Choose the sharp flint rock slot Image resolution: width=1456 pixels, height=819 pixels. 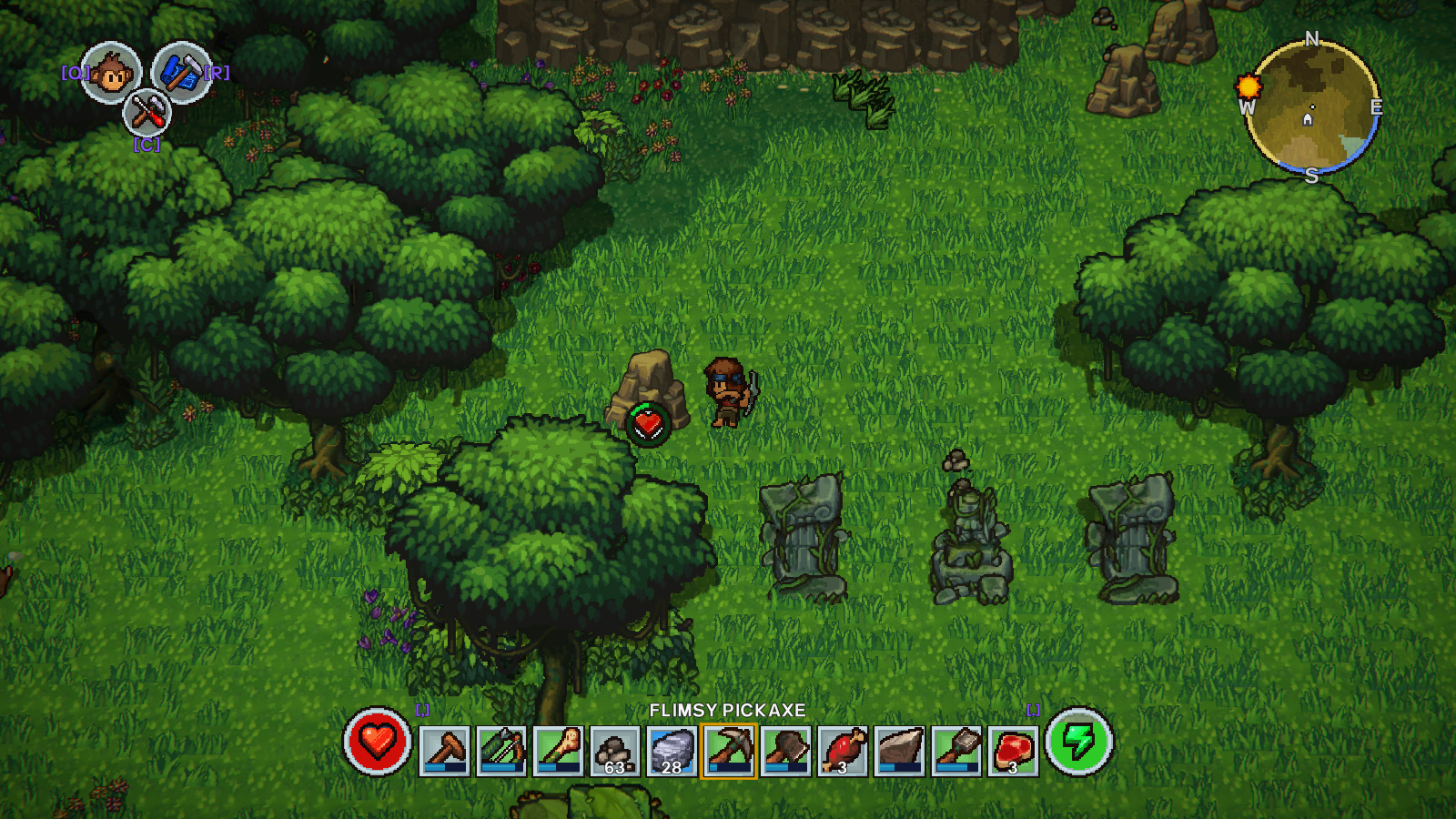(899, 751)
